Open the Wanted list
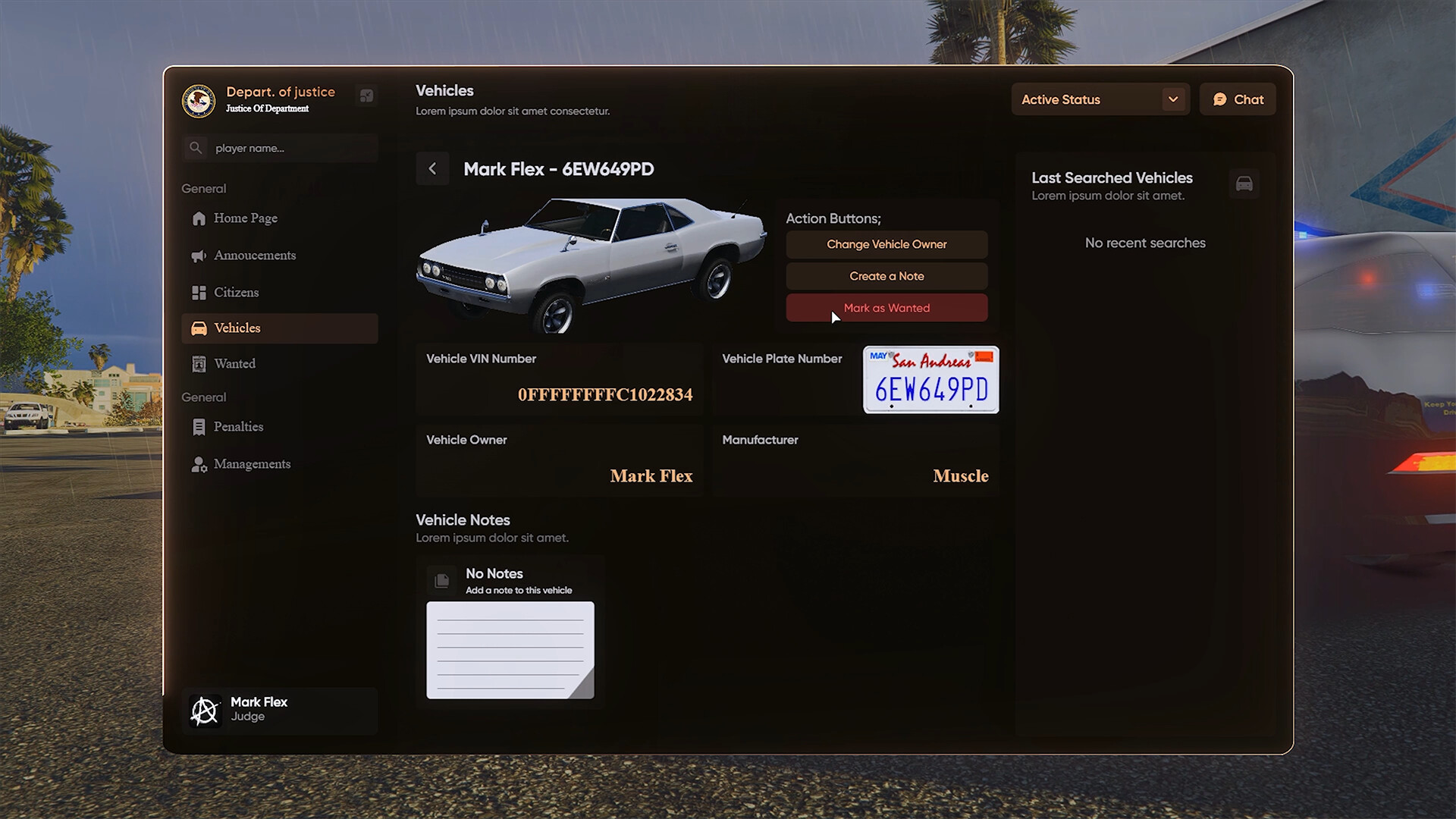Image resolution: width=1456 pixels, height=819 pixels. pyautogui.click(x=234, y=364)
